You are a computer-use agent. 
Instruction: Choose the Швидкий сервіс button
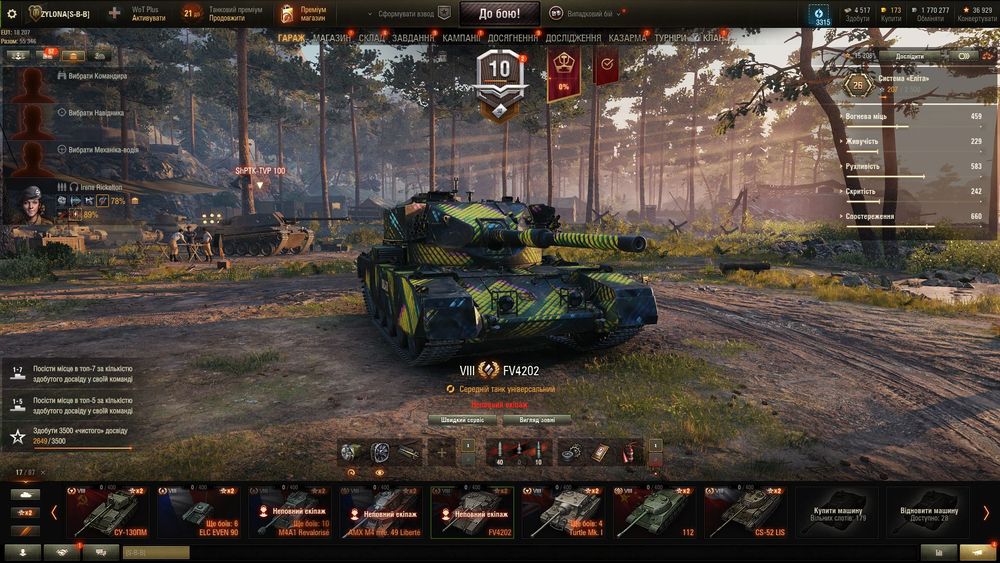[x=463, y=420]
